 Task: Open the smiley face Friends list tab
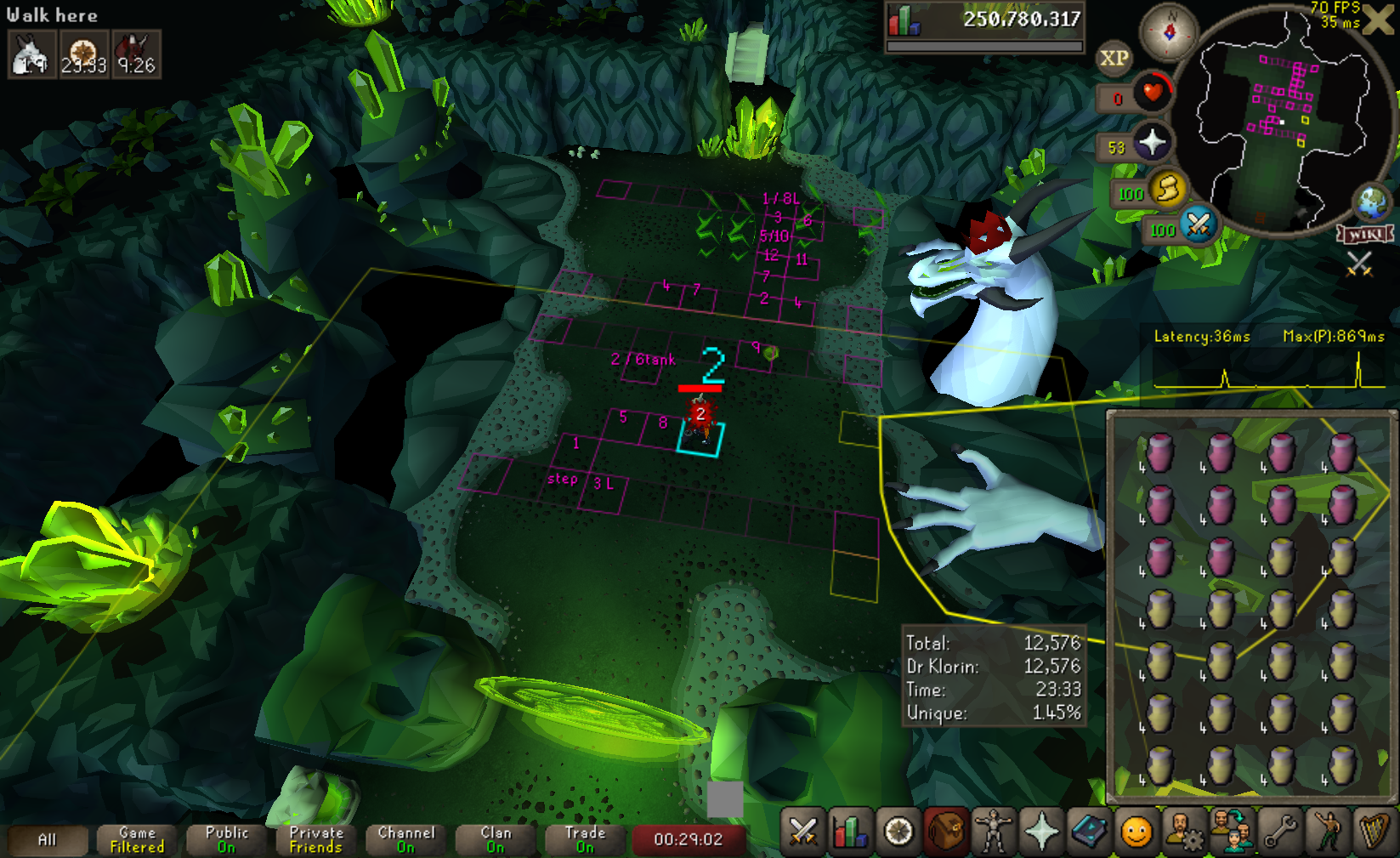pyautogui.click(x=1136, y=832)
